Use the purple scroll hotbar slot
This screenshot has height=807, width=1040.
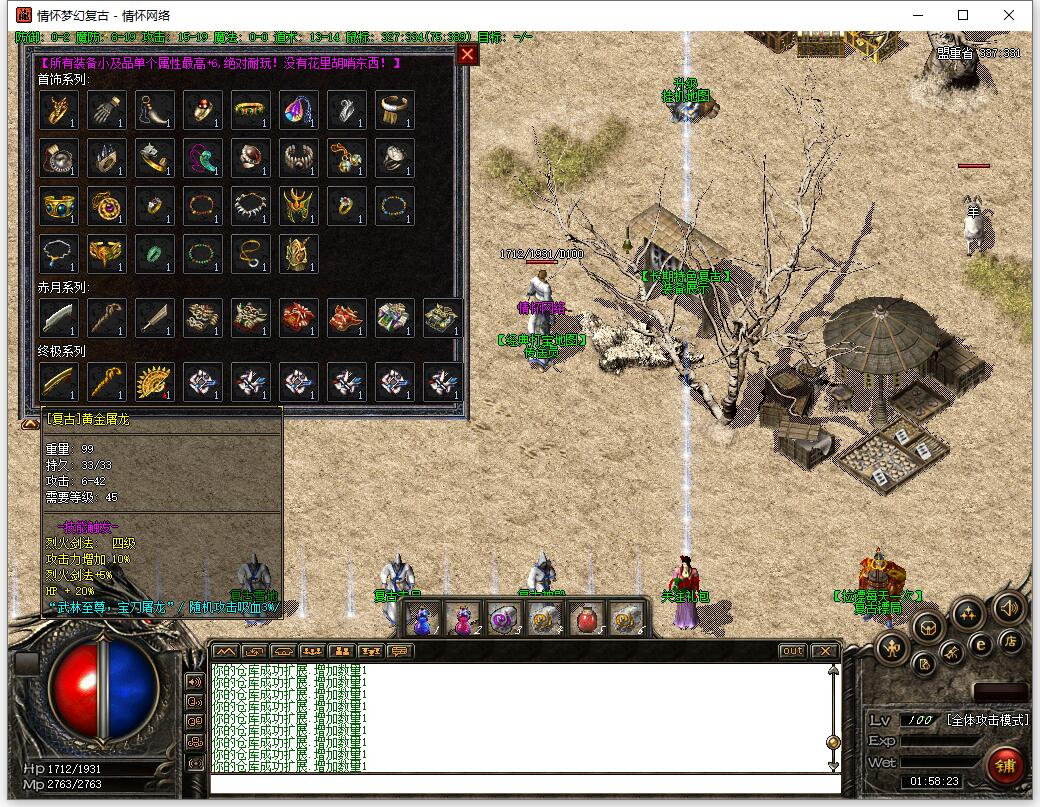coord(504,620)
